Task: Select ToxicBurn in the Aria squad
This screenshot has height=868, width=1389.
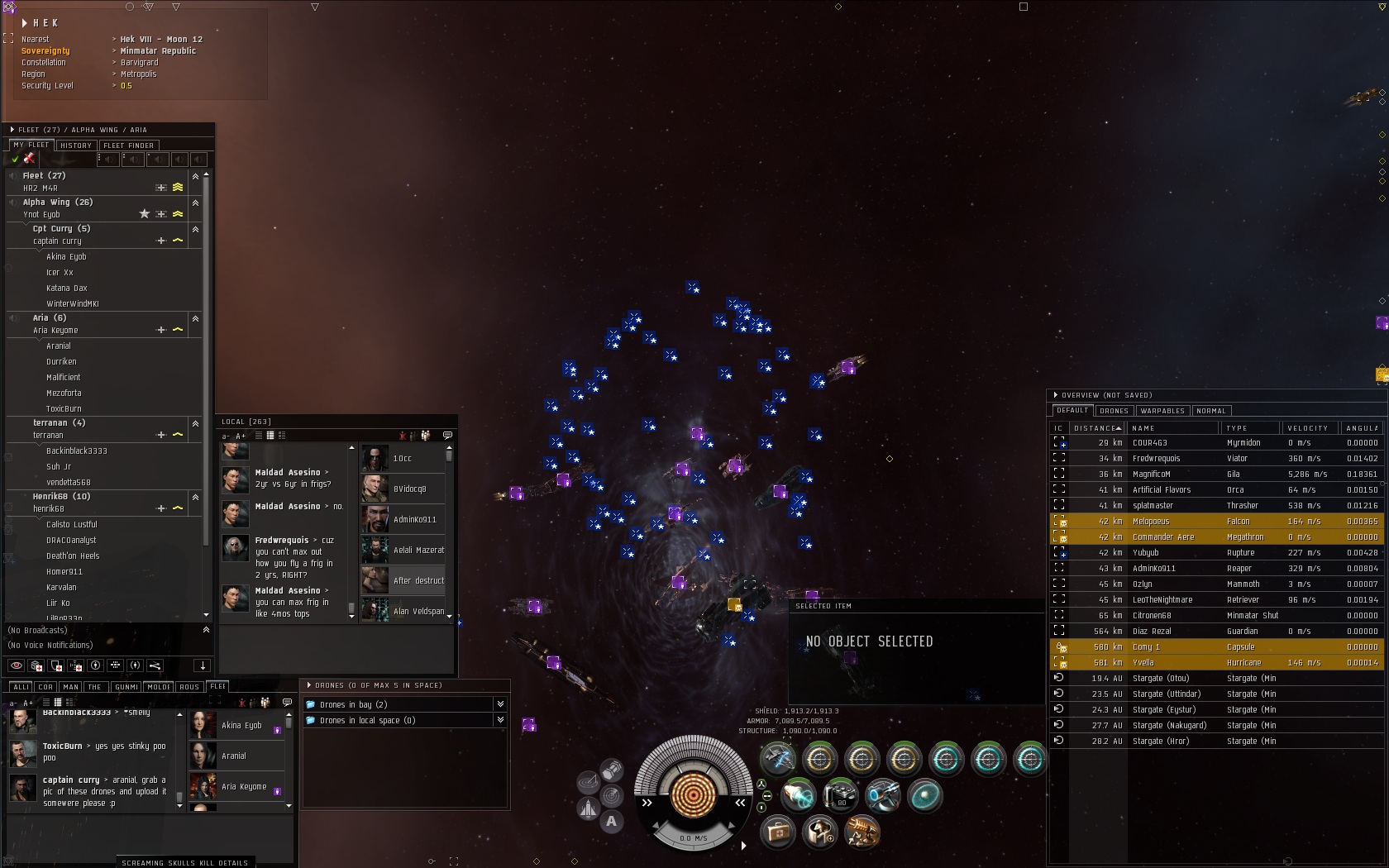Action: (64, 409)
